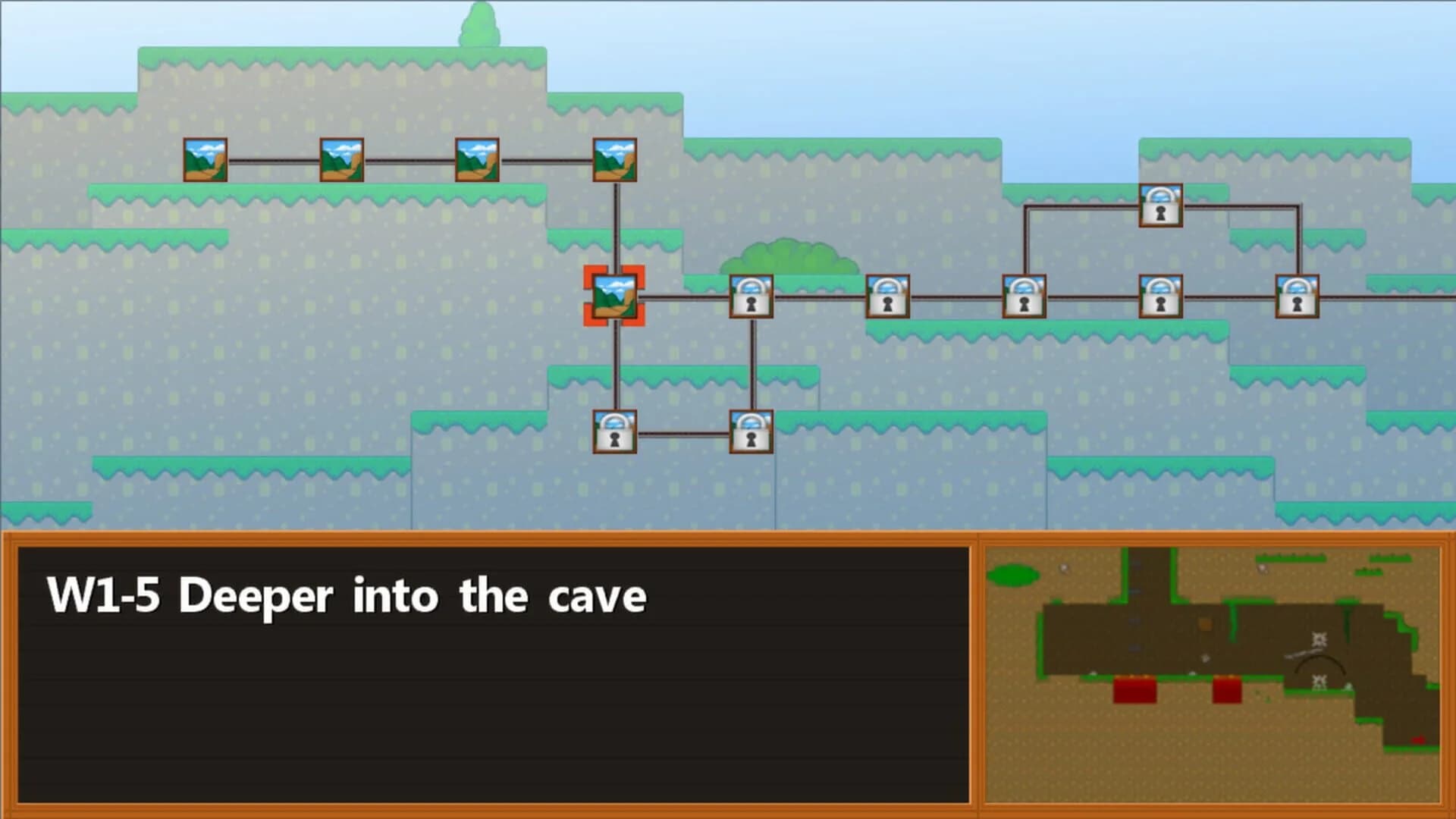Open the second unlocked level on the top row
The image size is (1456, 819).
(340, 159)
